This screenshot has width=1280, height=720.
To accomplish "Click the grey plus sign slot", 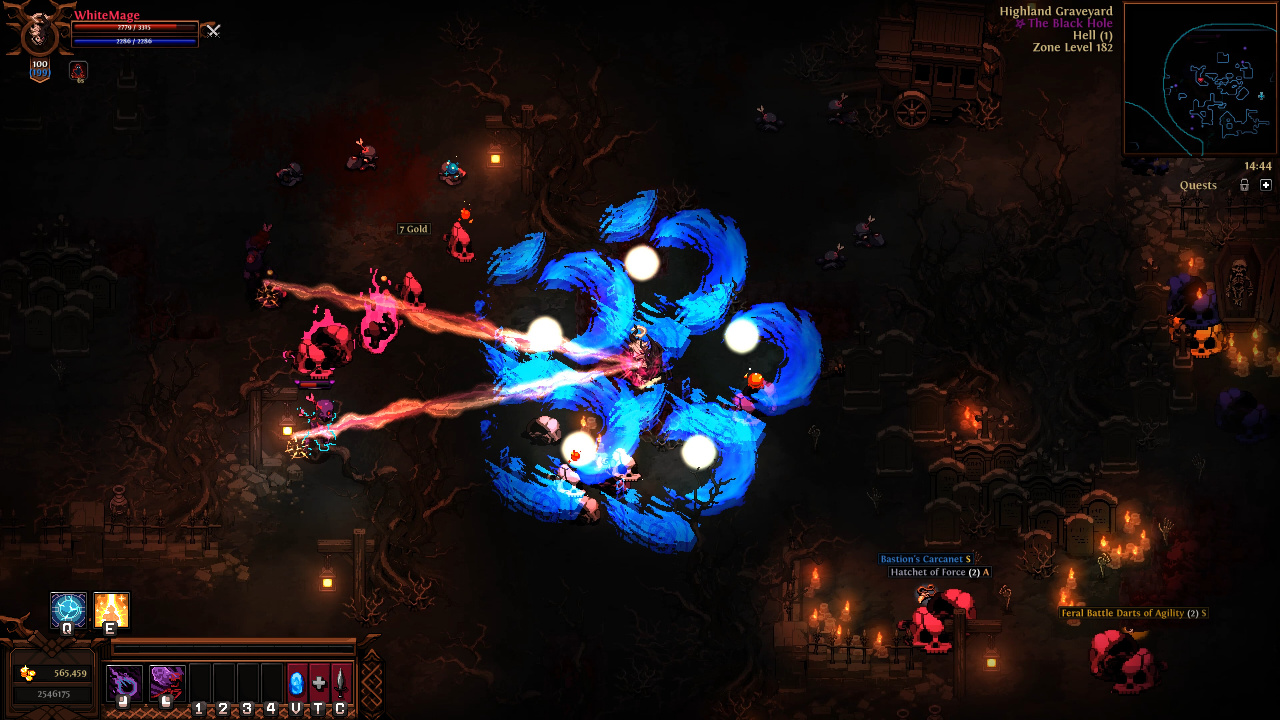I will [x=319, y=683].
